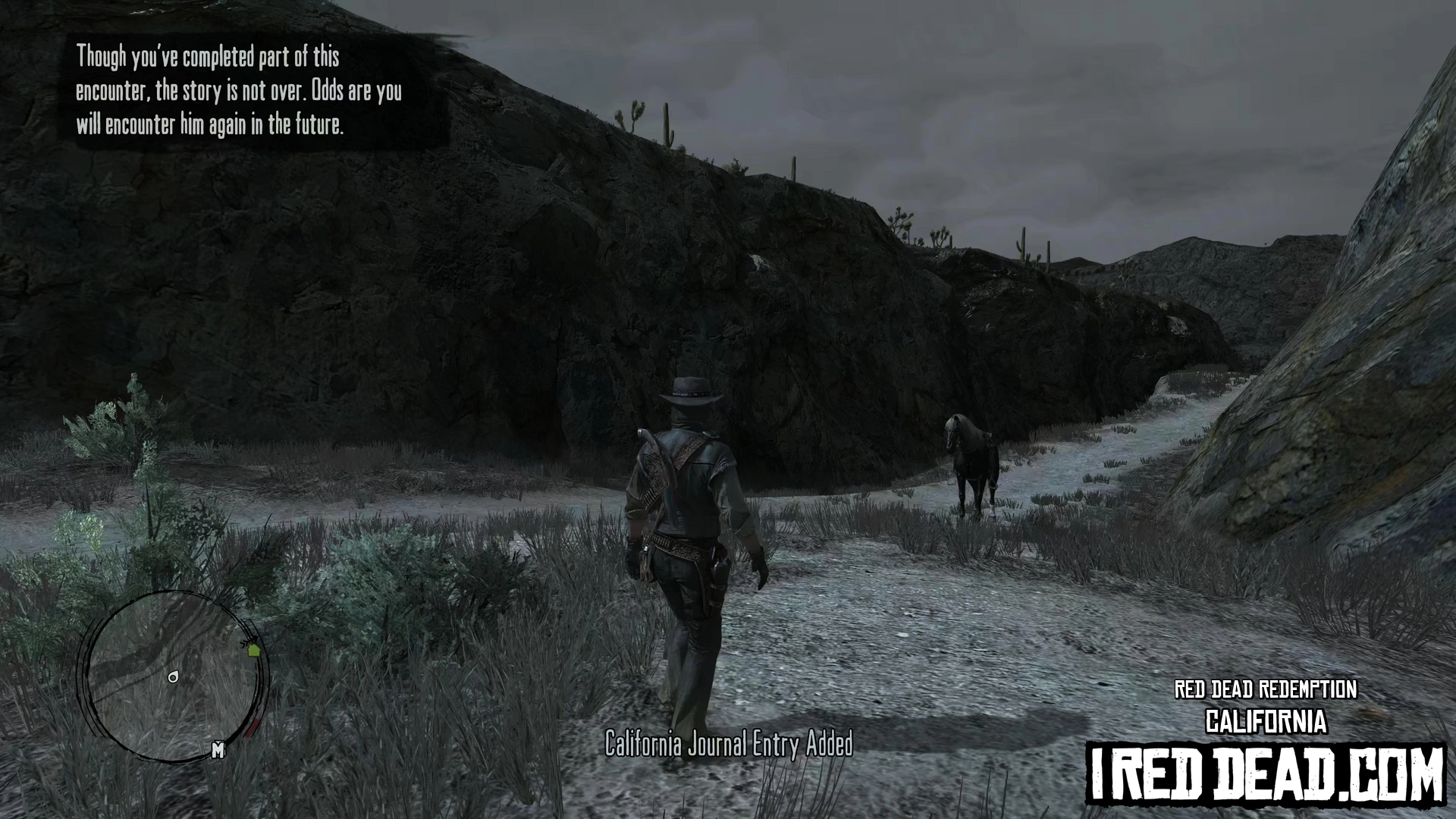This screenshot has width=1456, height=819.
Task: Click the circular minimap
Action: point(174,675)
